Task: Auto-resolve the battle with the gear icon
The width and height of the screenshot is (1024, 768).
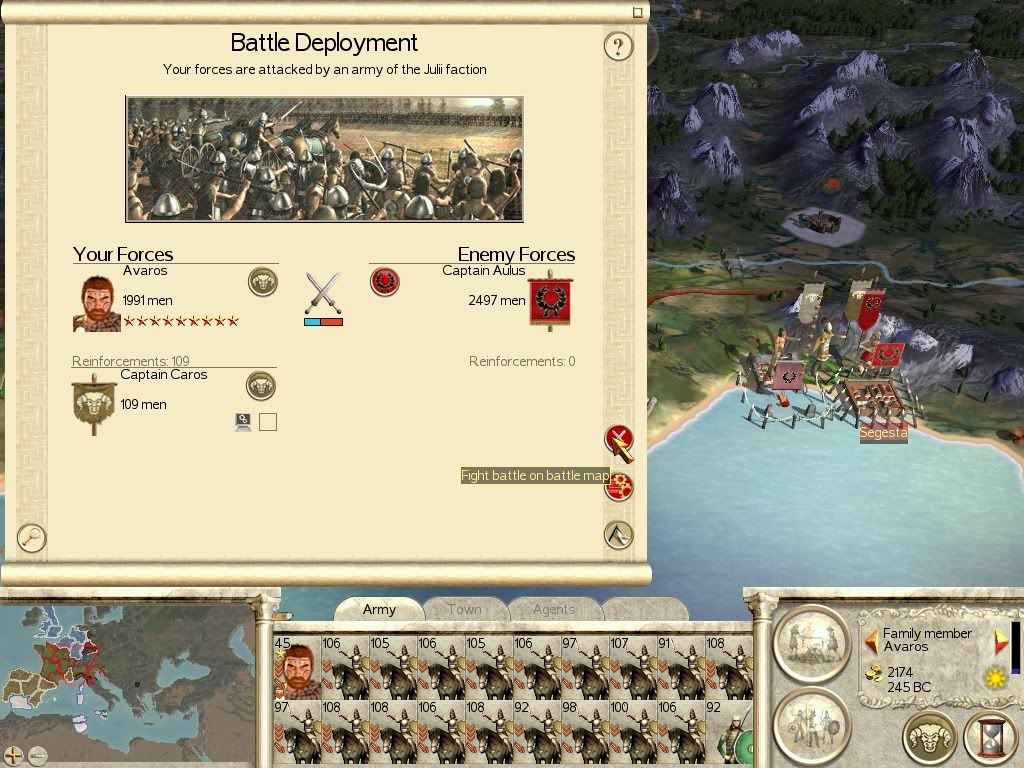Action: pos(620,487)
